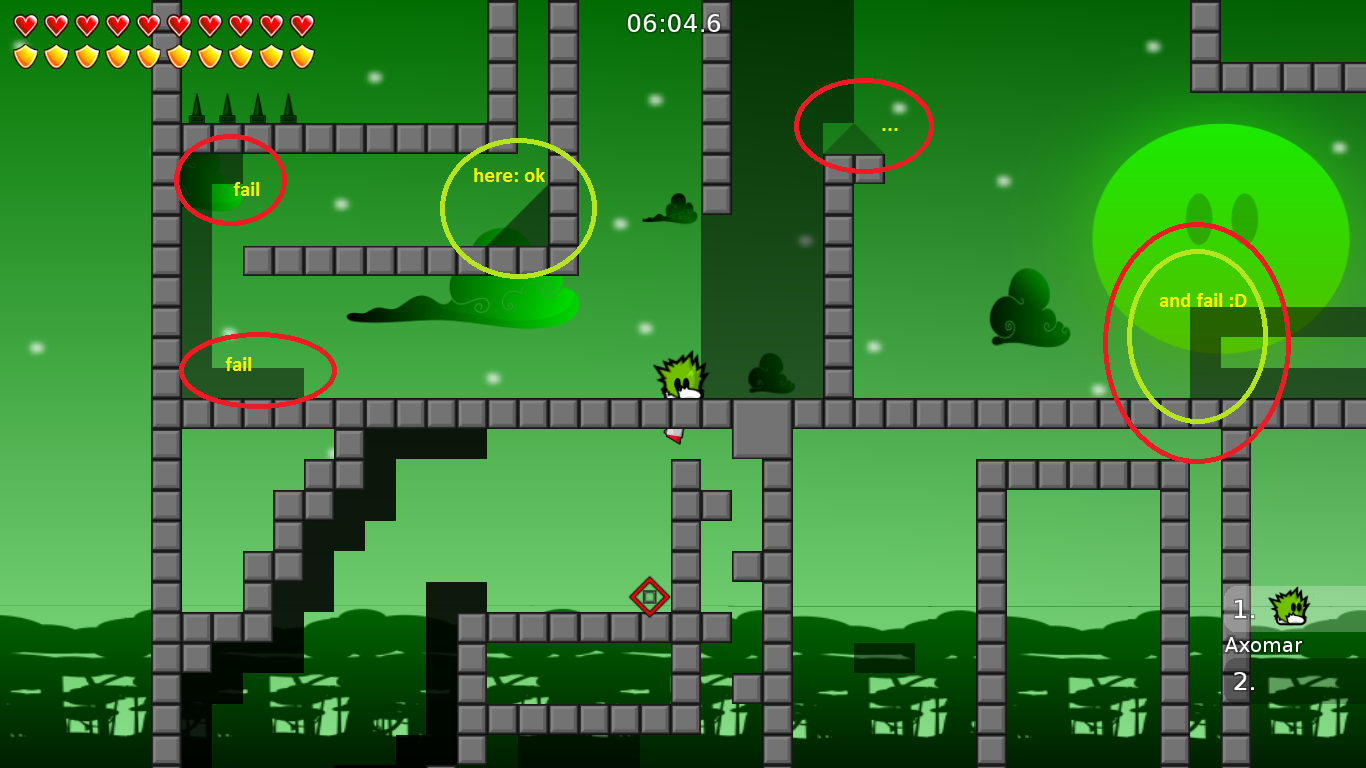Toggle the 'and fail :D' annotation circle

1196,338
